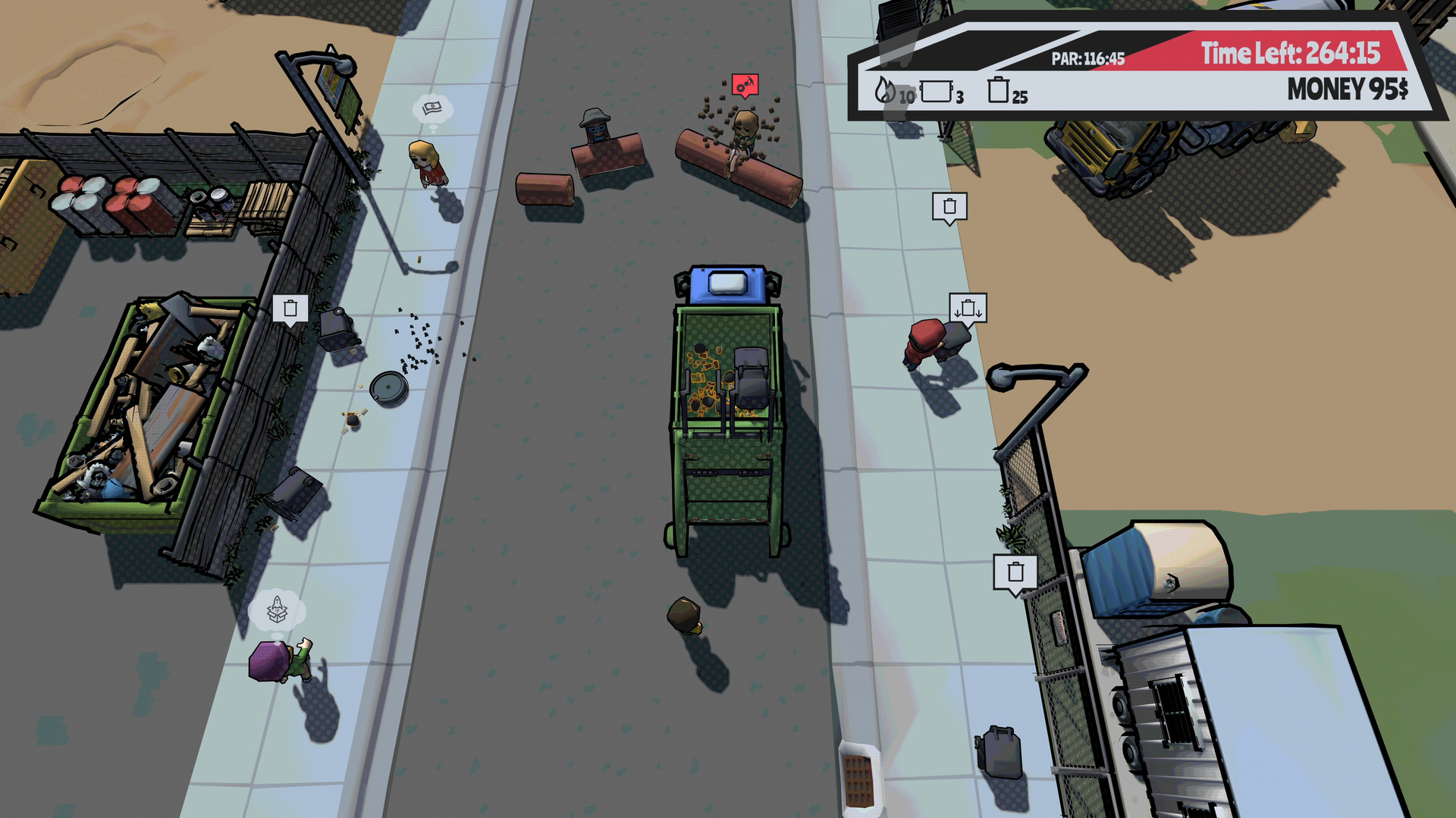The width and height of the screenshot is (1456, 818).
Task: Click the rocket-box thought bubble near the purple character
Action: (x=275, y=610)
